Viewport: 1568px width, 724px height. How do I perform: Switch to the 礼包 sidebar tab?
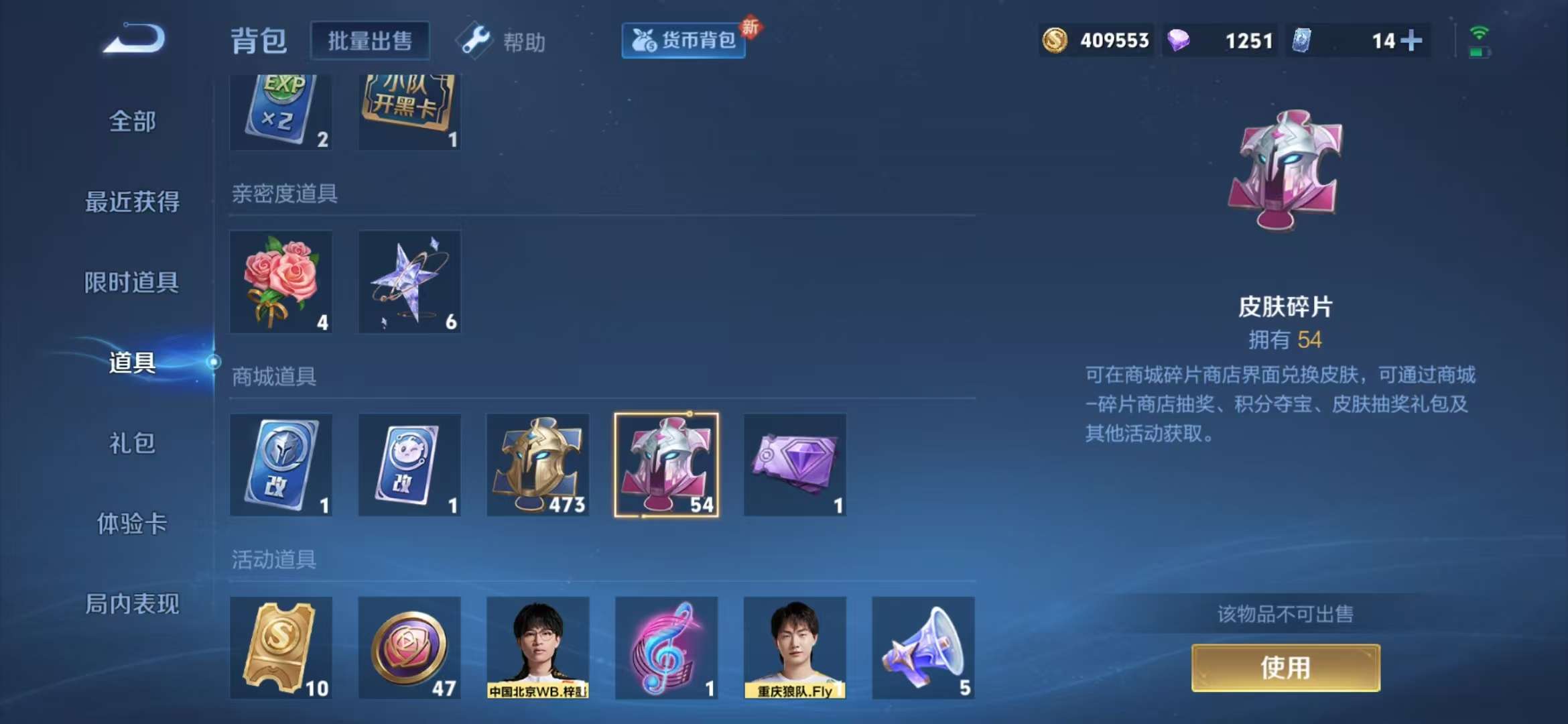[x=131, y=444]
